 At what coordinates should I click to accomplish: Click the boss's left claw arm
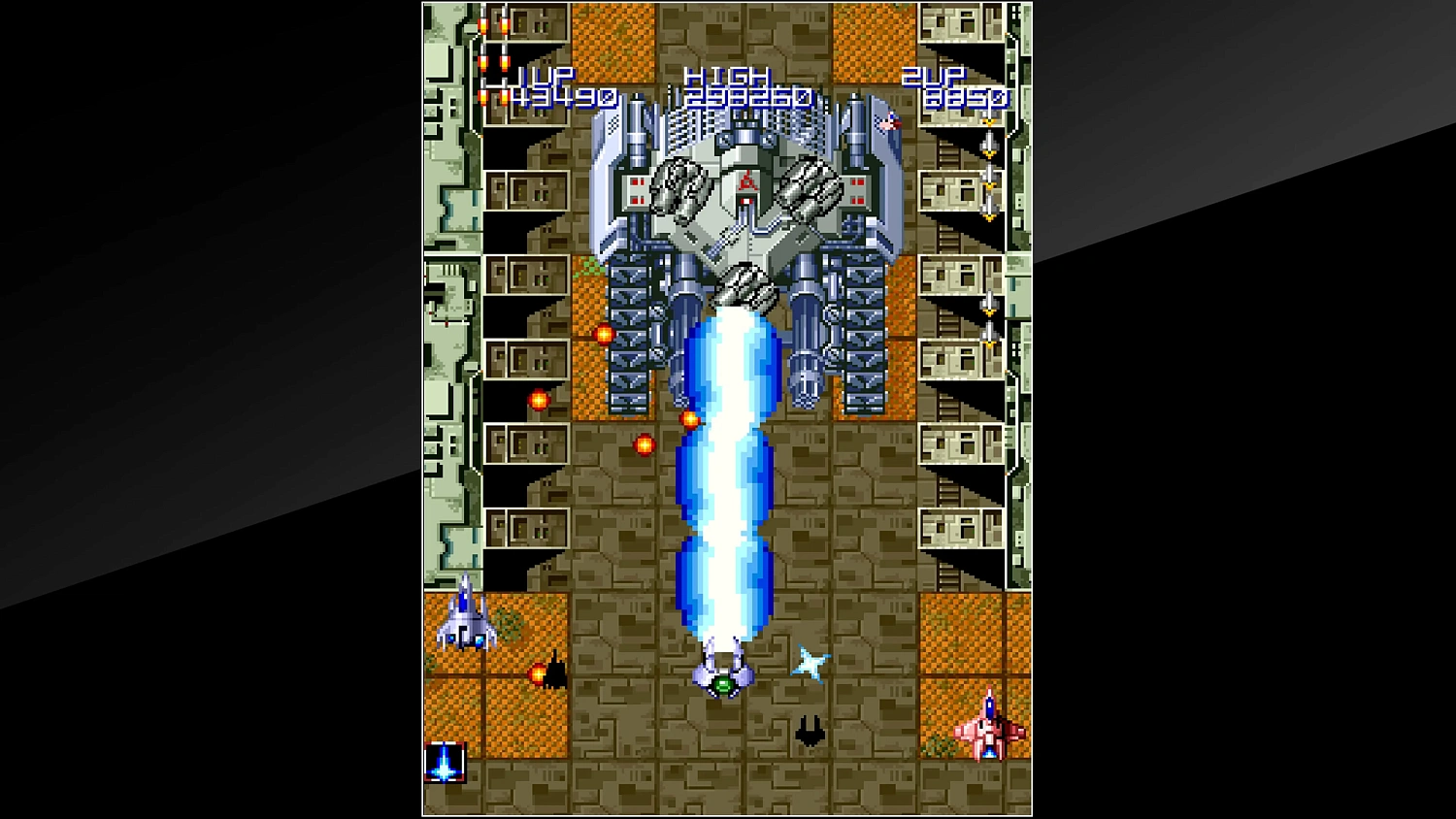(x=679, y=189)
